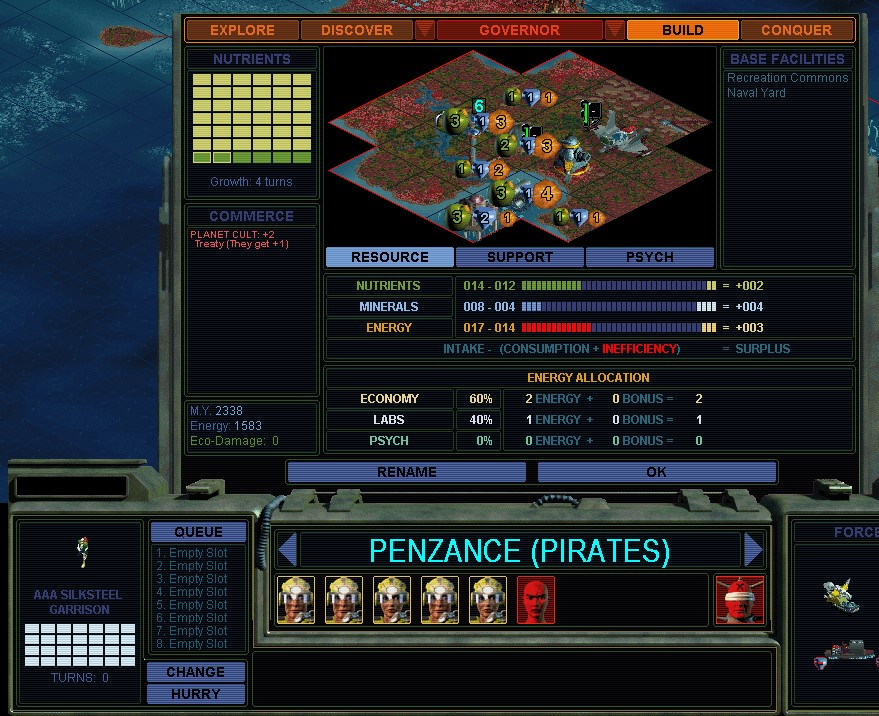Show the Support tab
Screen dimensions: 879x716
520,257
